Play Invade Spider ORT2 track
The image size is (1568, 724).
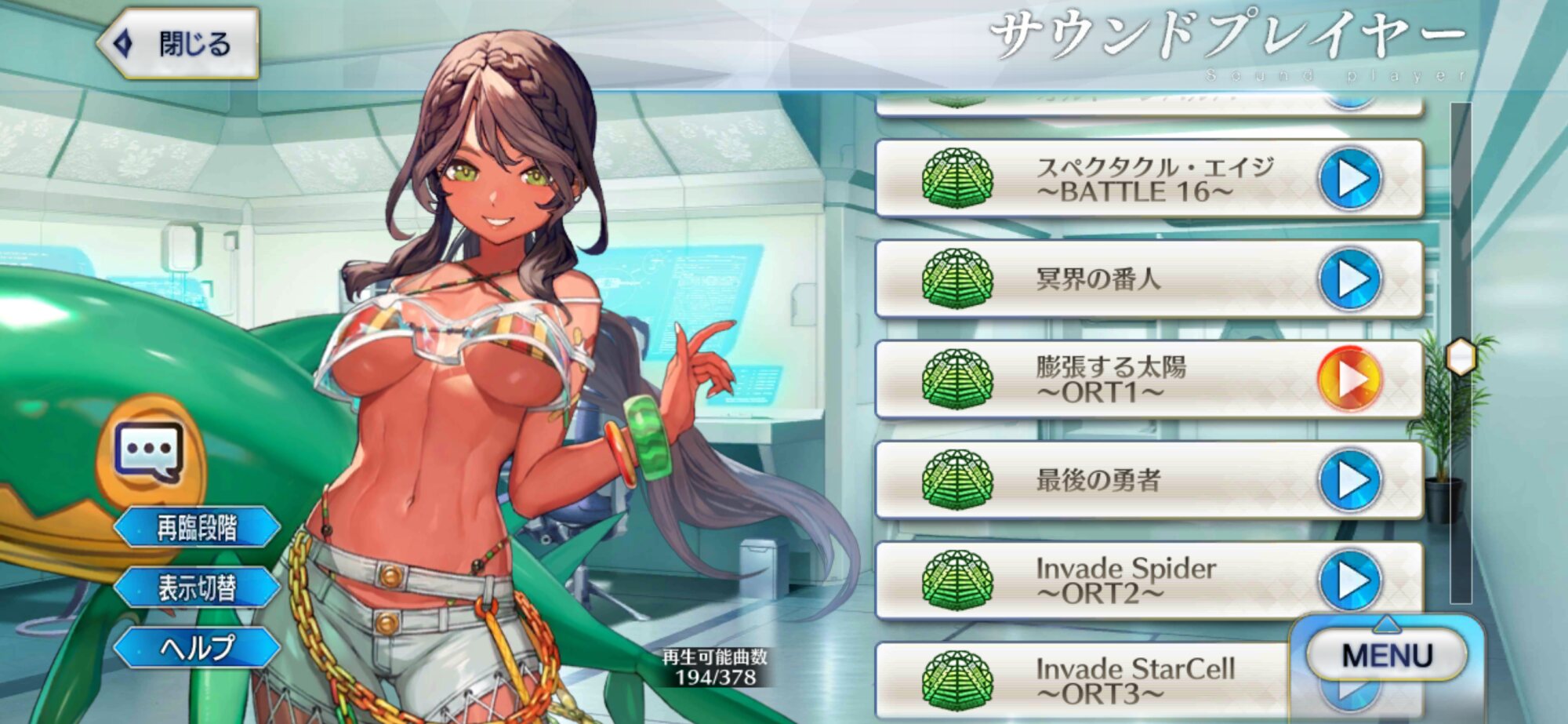1348,580
